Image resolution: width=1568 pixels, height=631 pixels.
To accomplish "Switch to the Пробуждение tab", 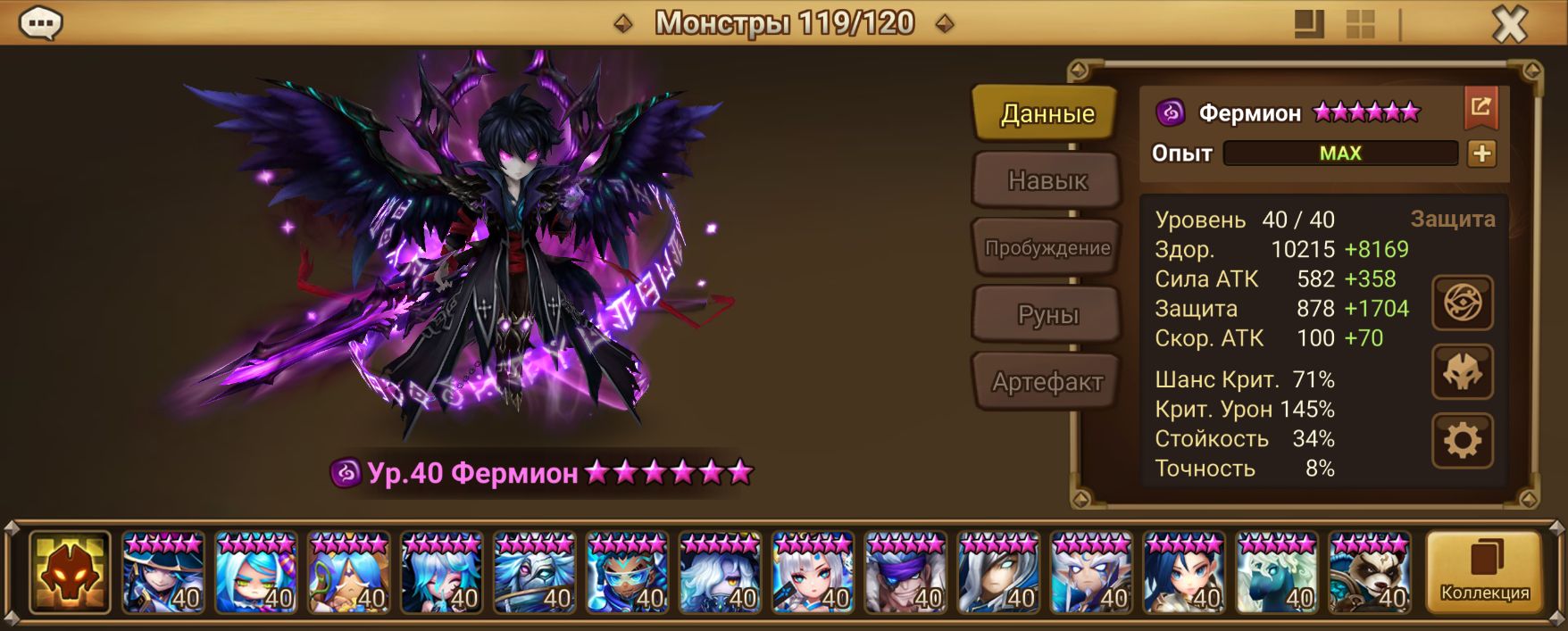I will pyautogui.click(x=1047, y=248).
